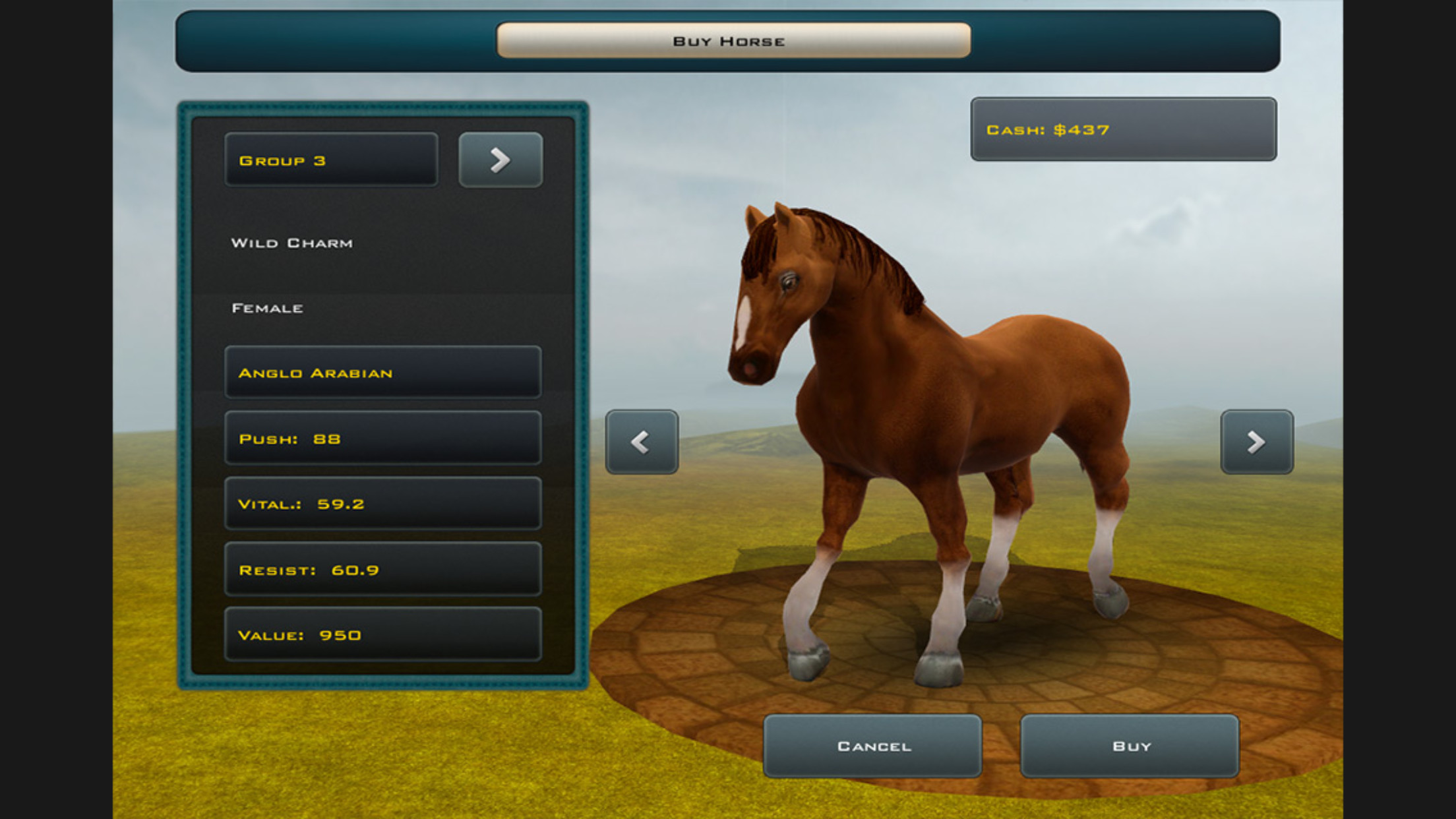Click Cancel to exit the Buy Horse screen
Screen dimensions: 1456x819
pyautogui.click(x=874, y=746)
